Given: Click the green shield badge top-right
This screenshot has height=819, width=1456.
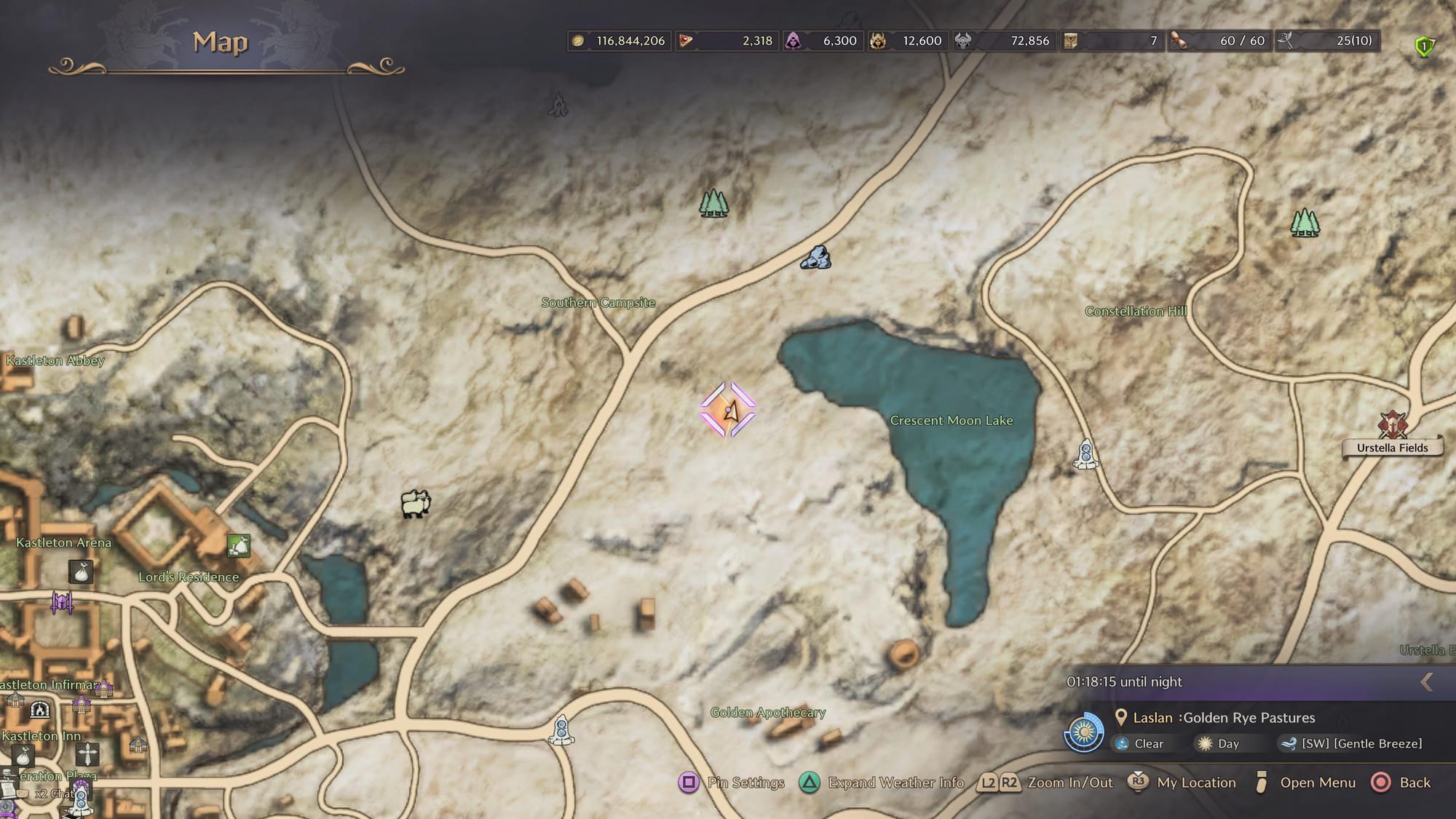Looking at the screenshot, I should pyautogui.click(x=1424, y=47).
